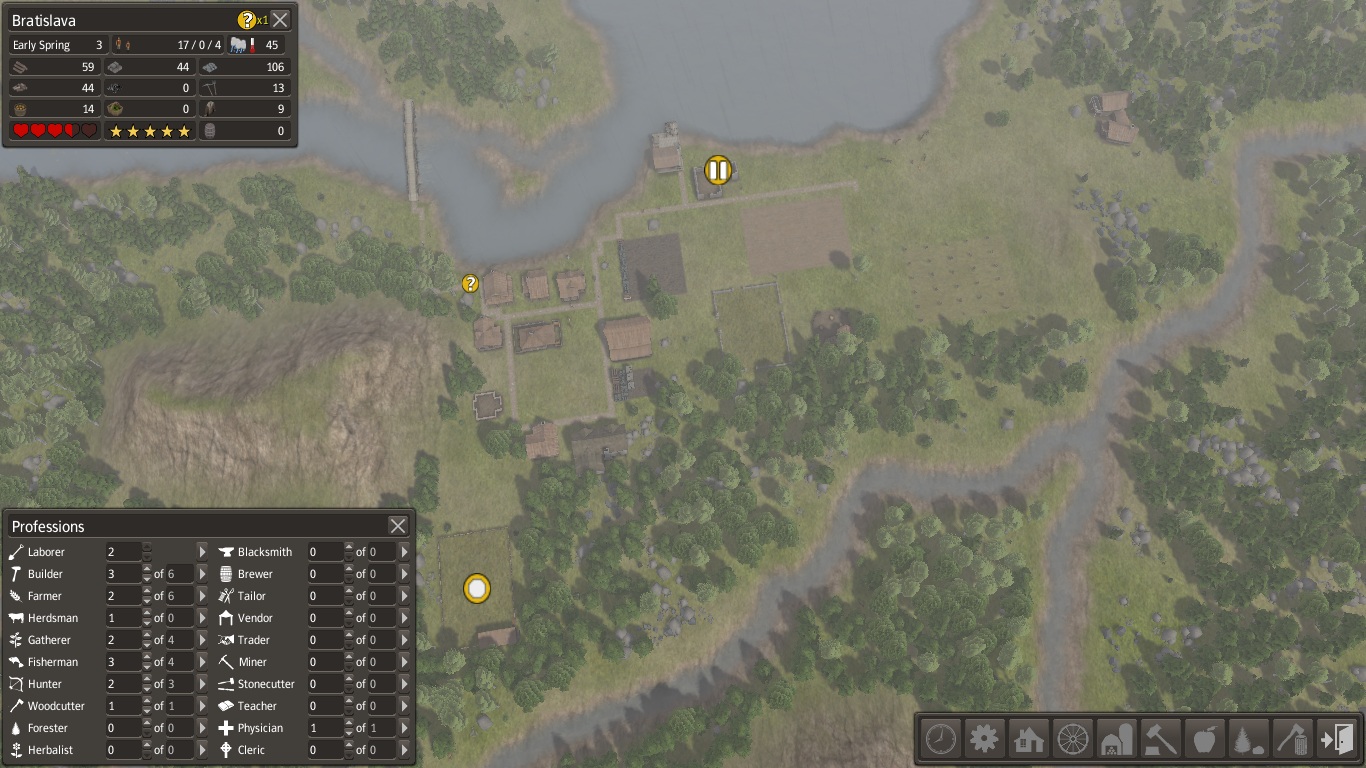This screenshot has height=768, width=1366.
Task: Open the gear tools toolbar button
Action: [985, 740]
